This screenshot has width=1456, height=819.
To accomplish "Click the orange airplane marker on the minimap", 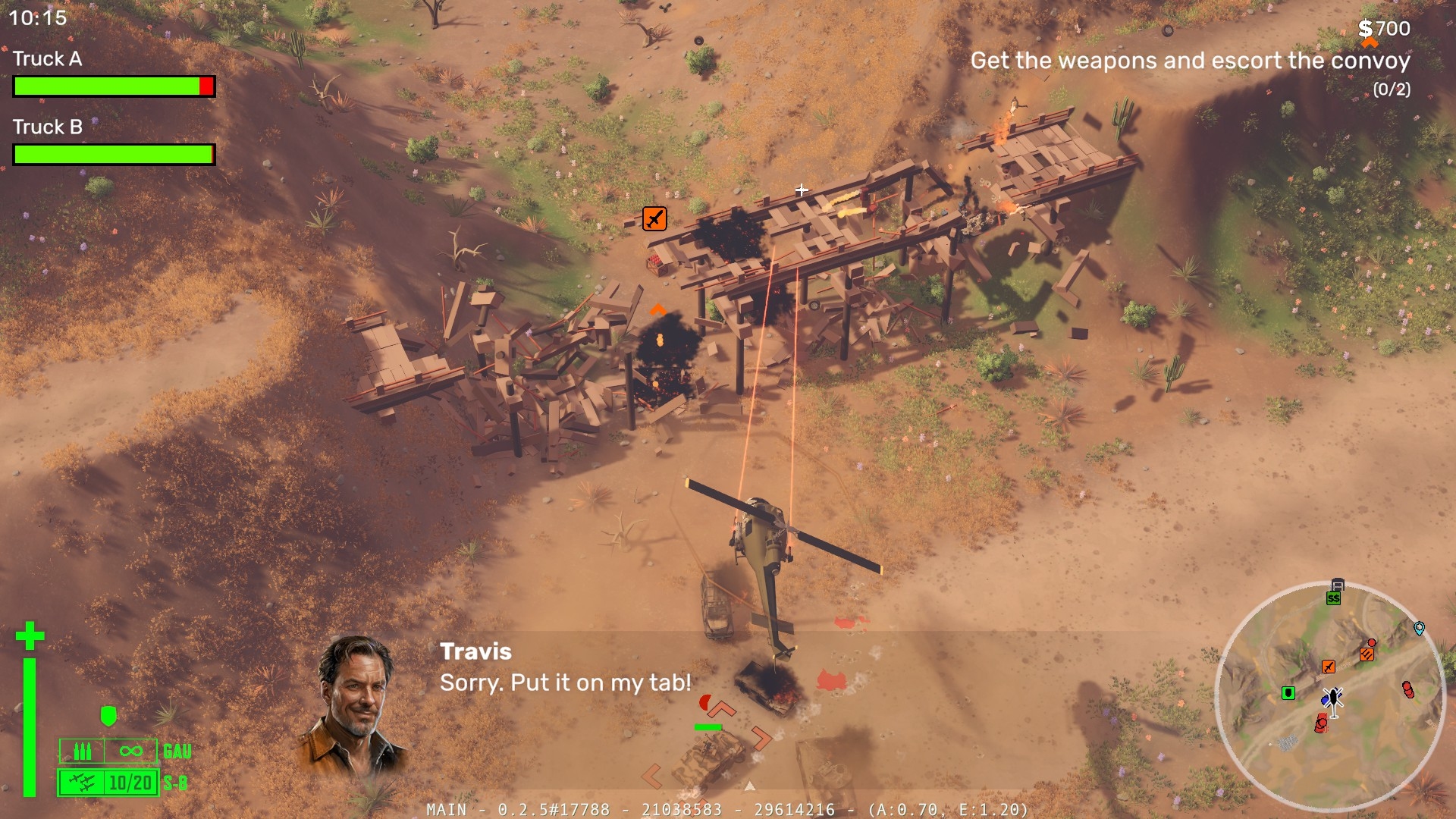I will 1328,667.
